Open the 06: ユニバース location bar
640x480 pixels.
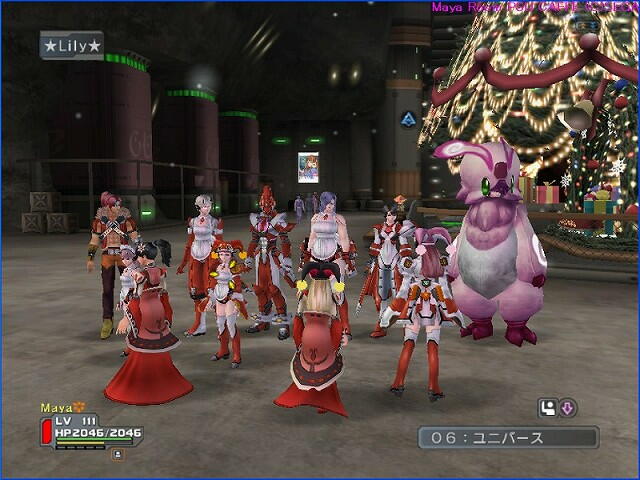pyautogui.click(x=508, y=437)
